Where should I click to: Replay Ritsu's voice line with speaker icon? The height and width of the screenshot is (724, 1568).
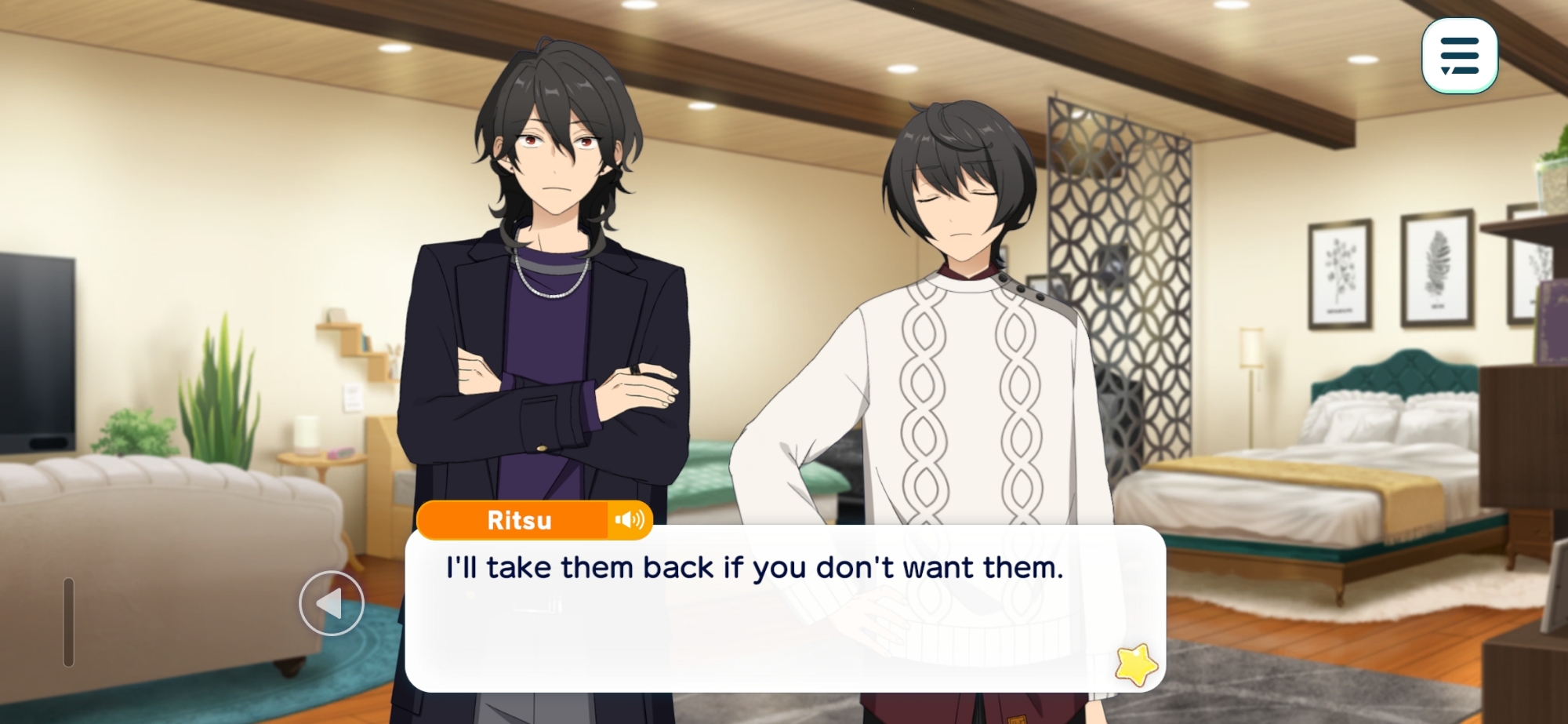click(x=630, y=520)
